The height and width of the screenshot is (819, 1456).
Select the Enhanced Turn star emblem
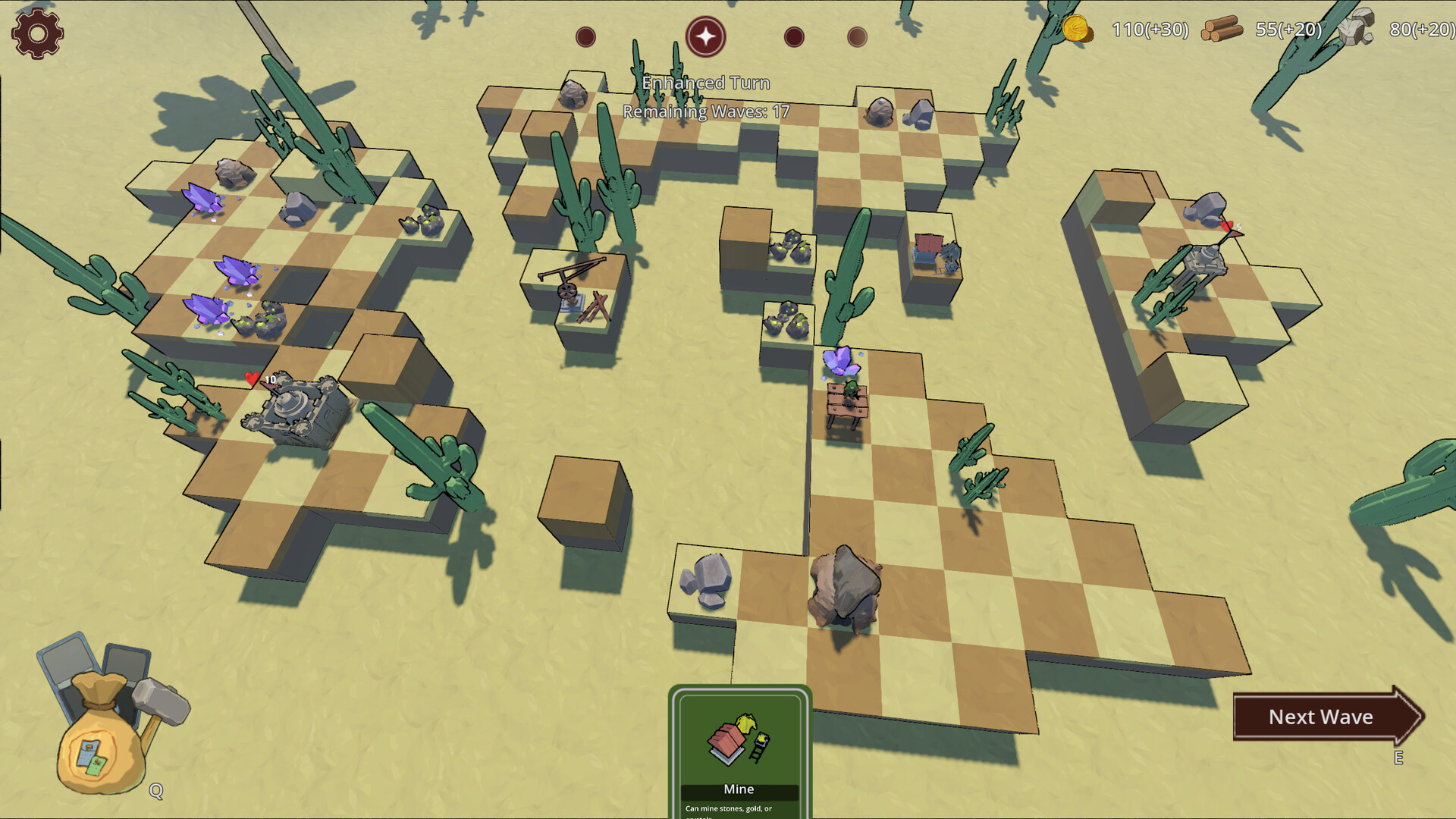tap(706, 35)
